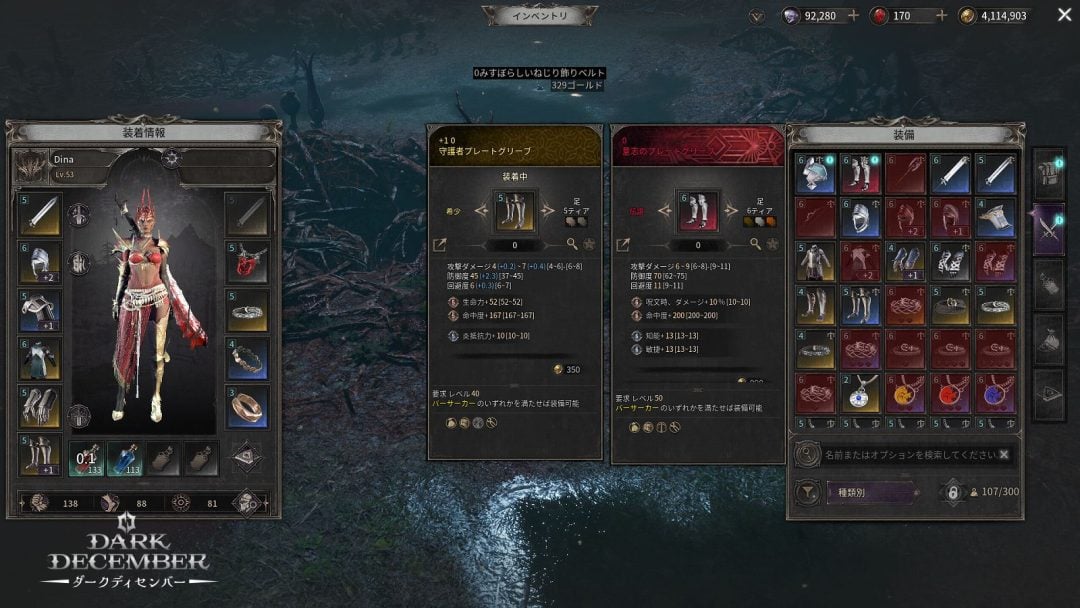Click the item search text field
The height and width of the screenshot is (608, 1080).
tap(906, 454)
